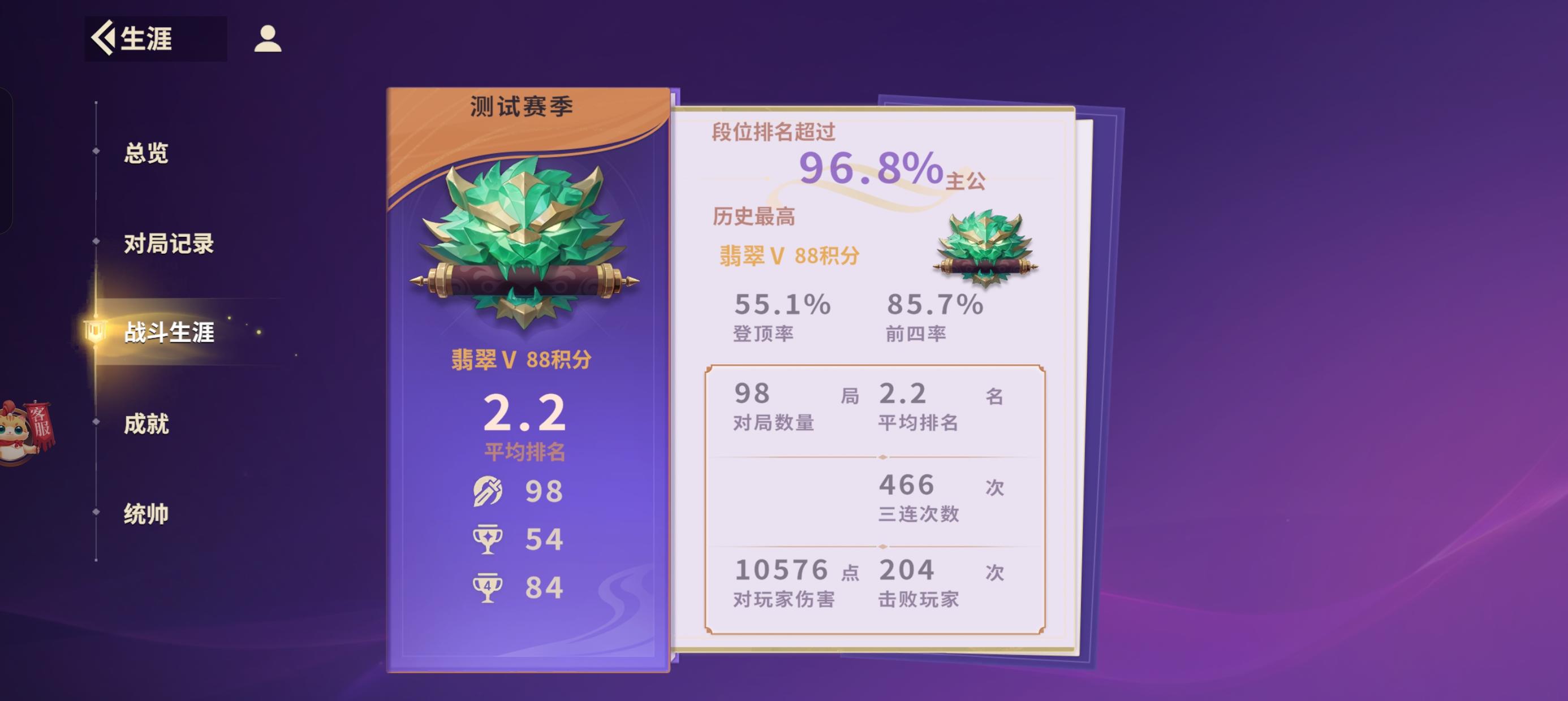Viewport: 1568px width, 701px height.
Task: Open the player profile icon
Action: 266,41
